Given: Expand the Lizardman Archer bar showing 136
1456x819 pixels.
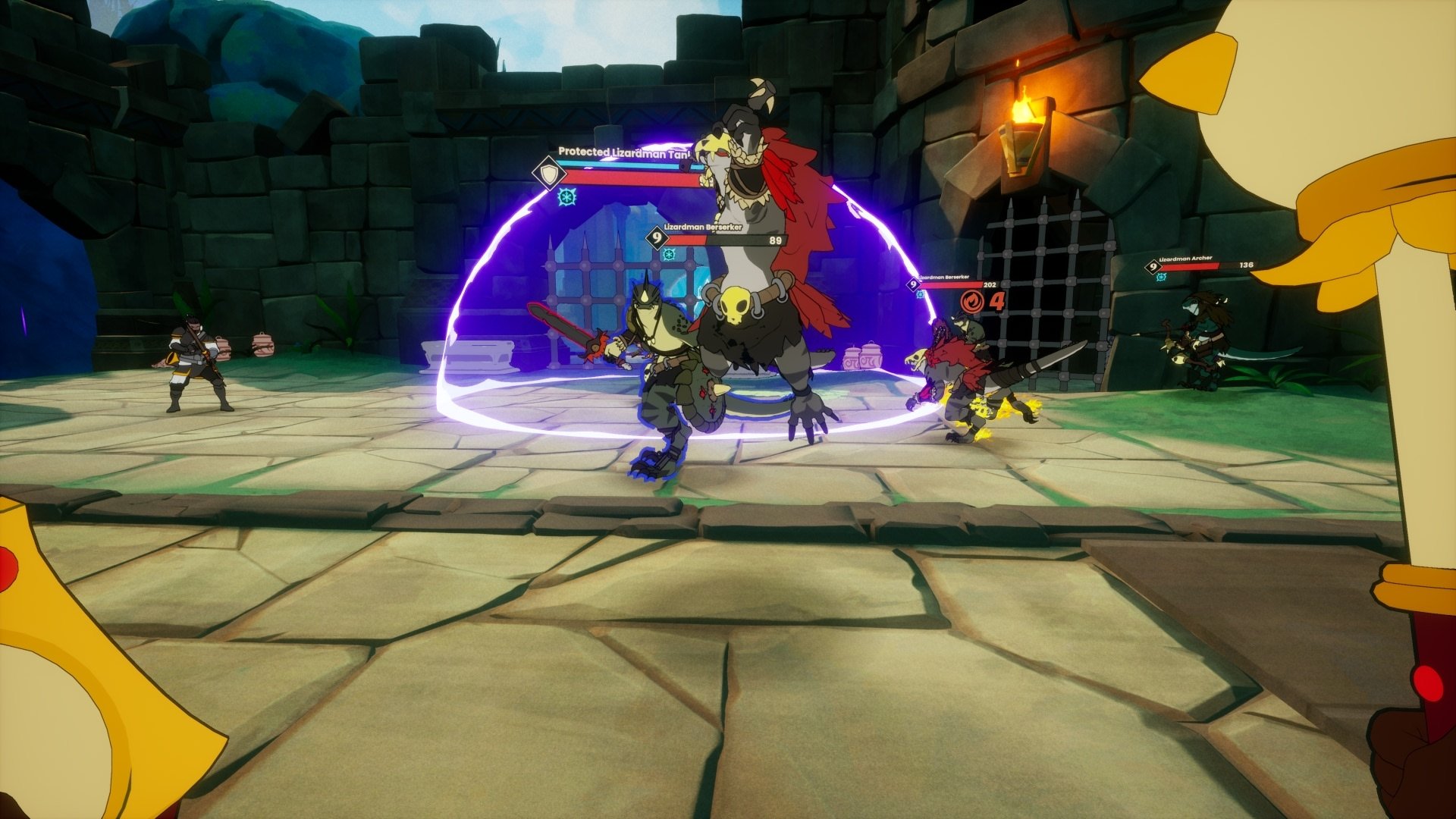Looking at the screenshot, I should coord(1193,266).
